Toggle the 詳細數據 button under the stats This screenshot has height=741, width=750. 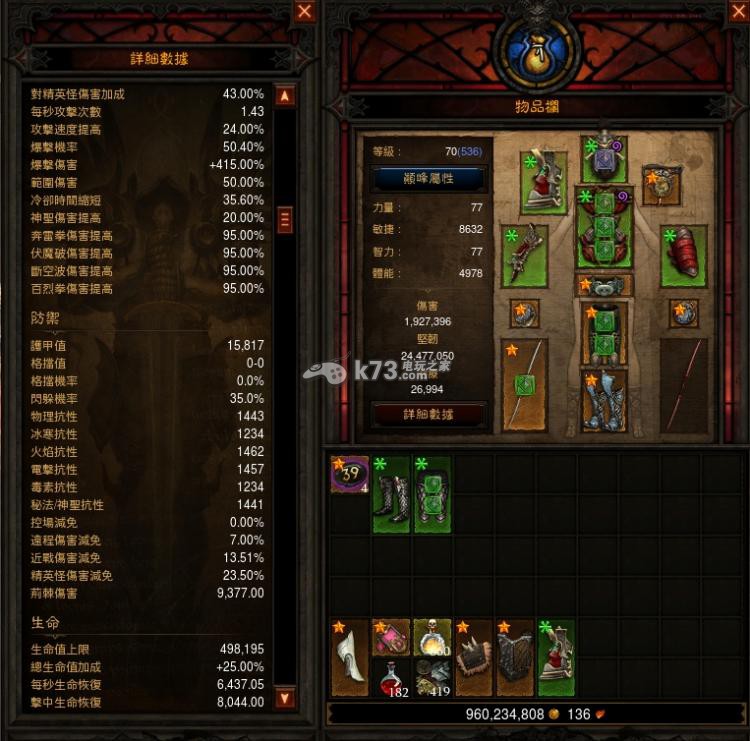(x=428, y=413)
